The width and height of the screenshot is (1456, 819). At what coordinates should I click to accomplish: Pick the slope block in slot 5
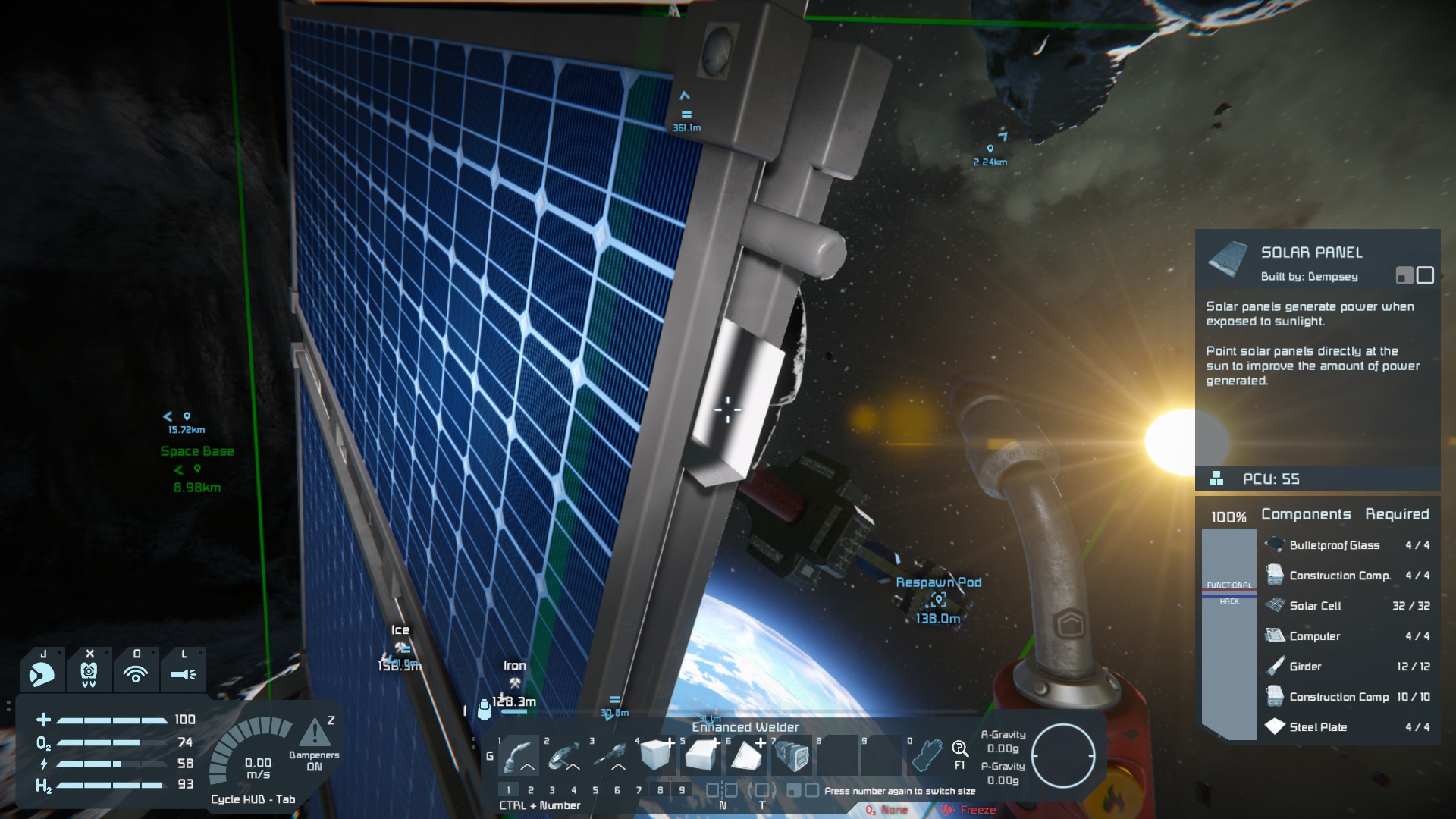coord(701,755)
